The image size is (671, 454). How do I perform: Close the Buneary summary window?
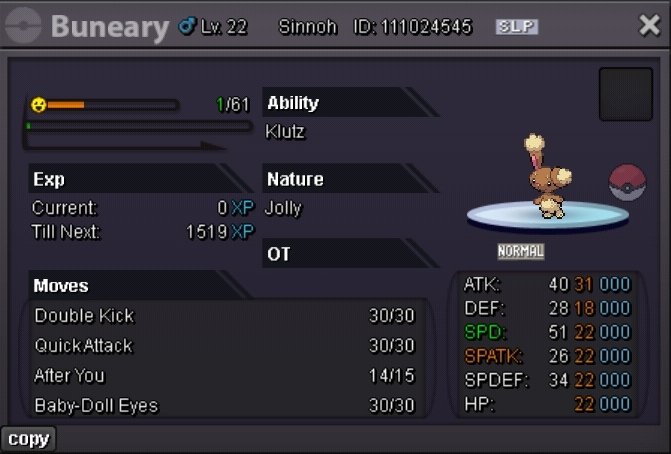point(649,26)
